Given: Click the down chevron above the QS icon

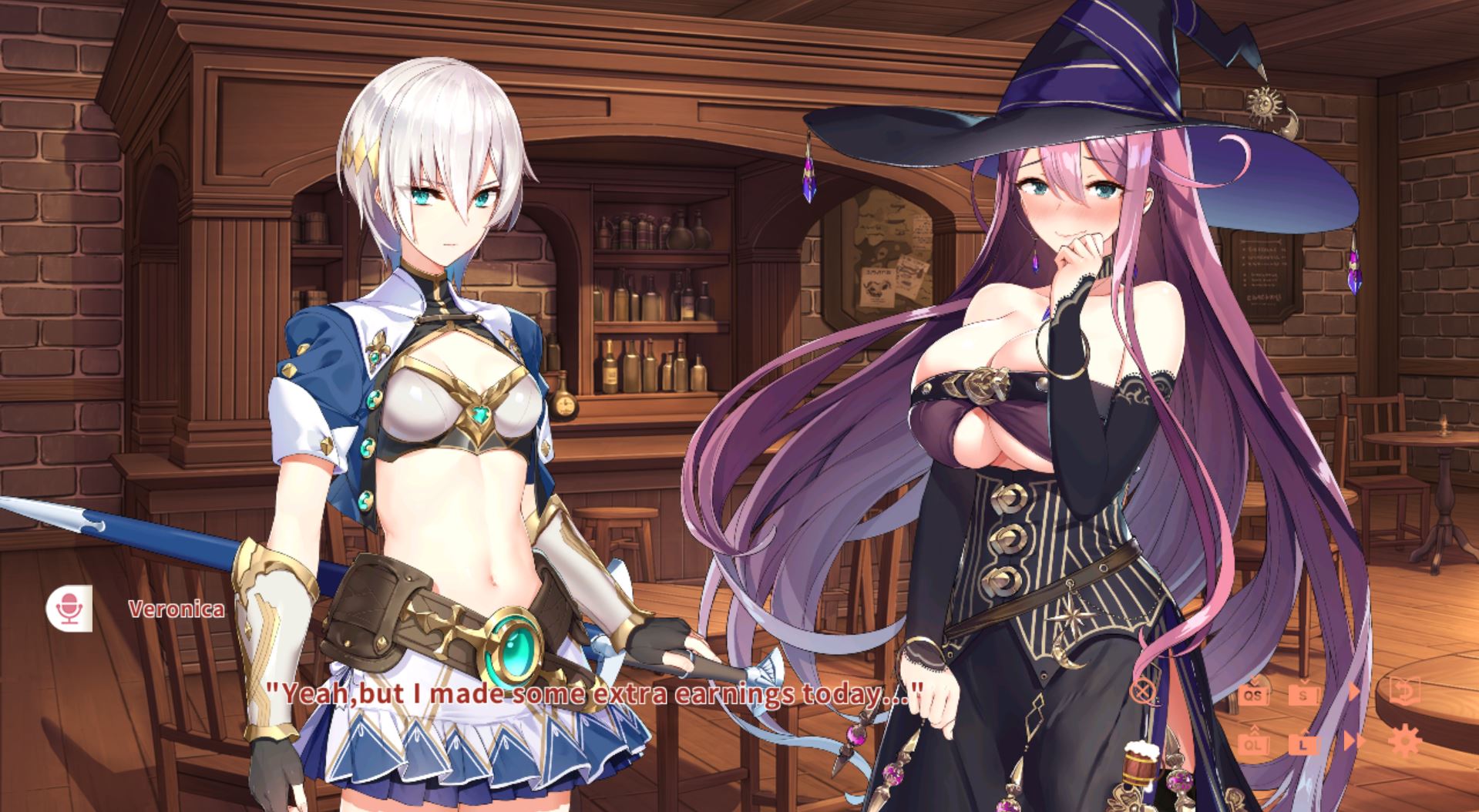Looking at the screenshot, I should point(1254,680).
